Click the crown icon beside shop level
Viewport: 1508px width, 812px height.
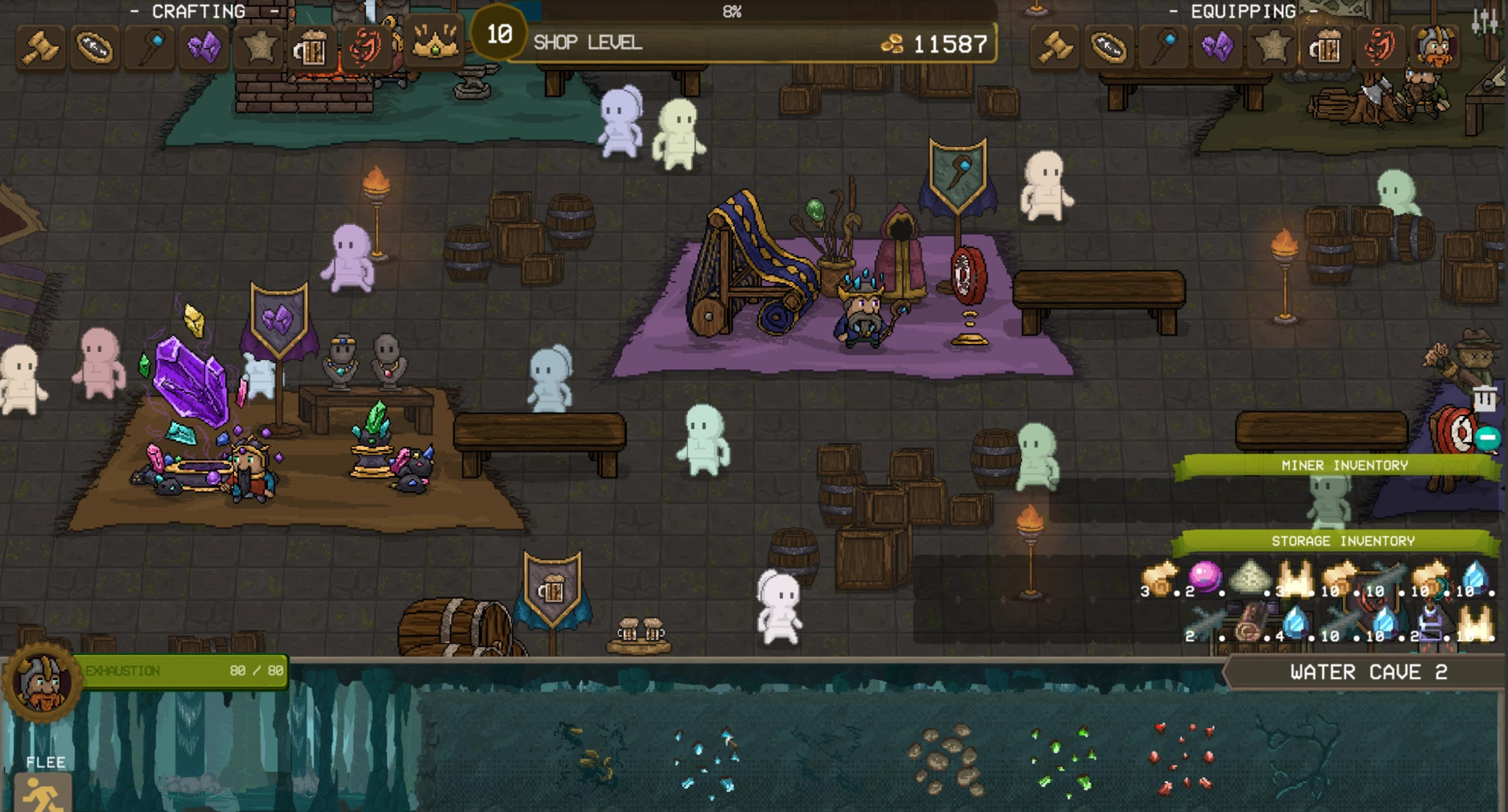(x=433, y=45)
